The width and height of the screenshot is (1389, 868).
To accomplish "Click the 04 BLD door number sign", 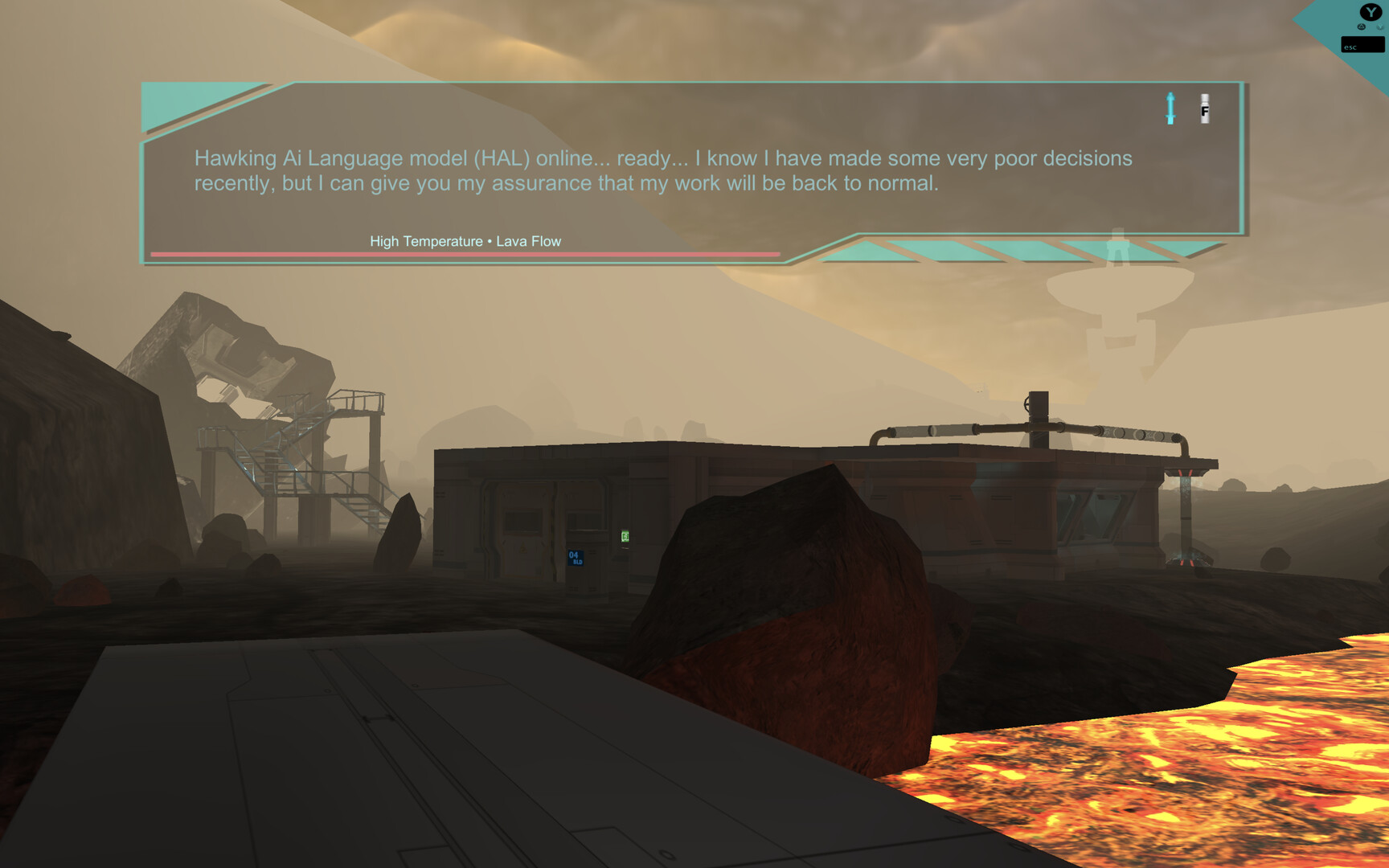I will pos(575,558).
